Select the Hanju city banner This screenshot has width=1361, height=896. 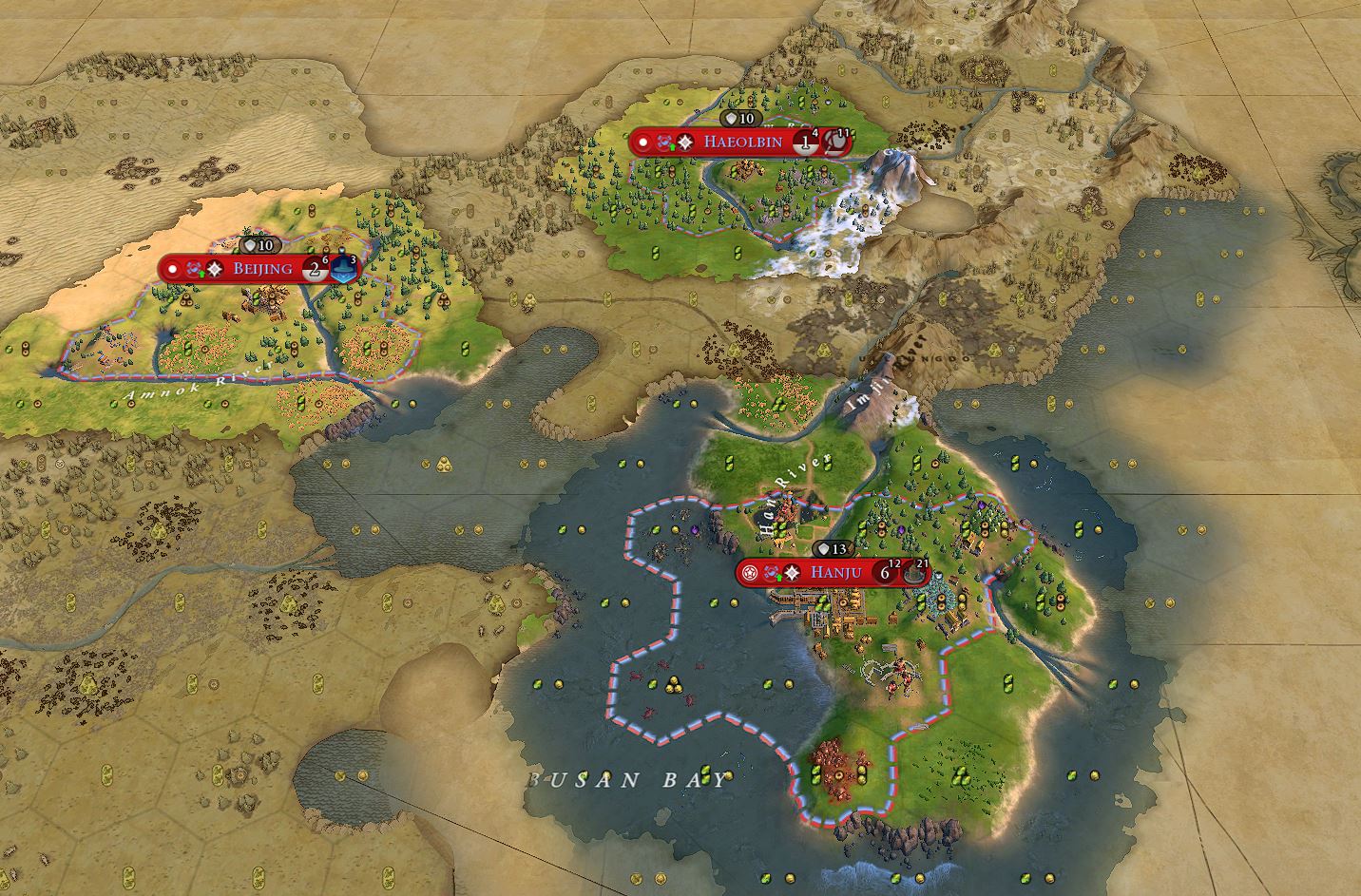834,572
